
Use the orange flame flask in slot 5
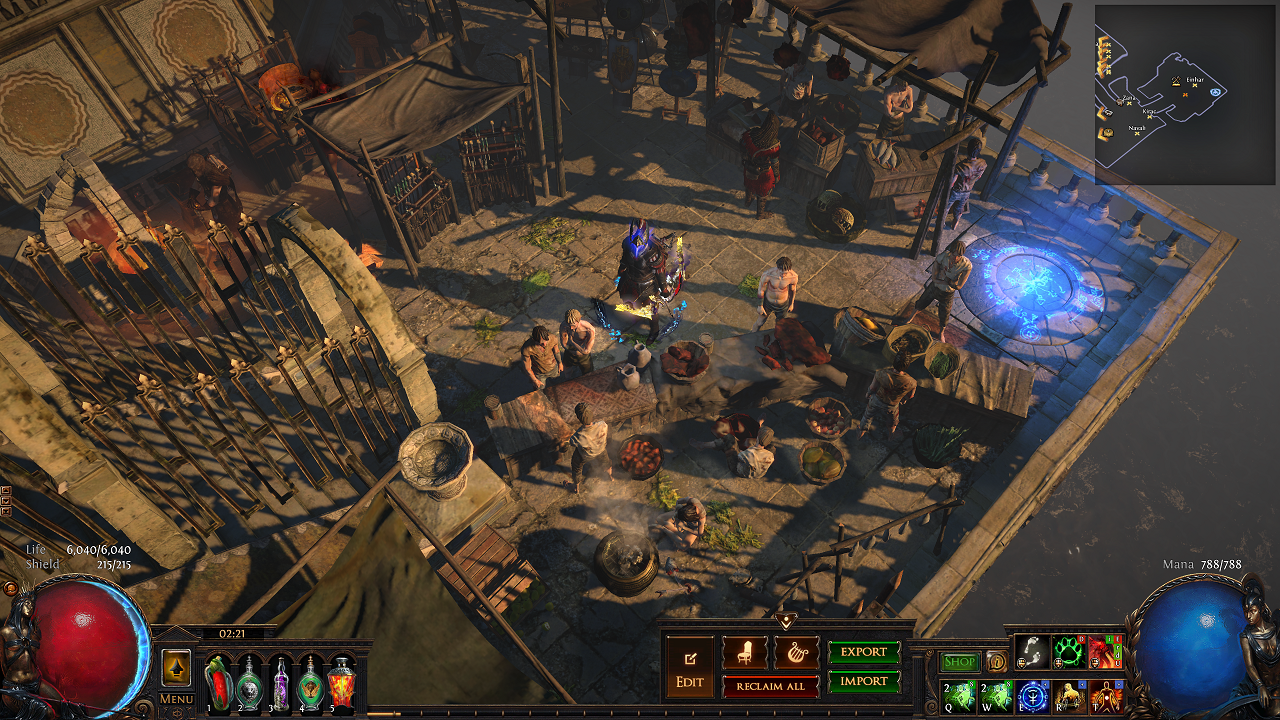point(343,682)
